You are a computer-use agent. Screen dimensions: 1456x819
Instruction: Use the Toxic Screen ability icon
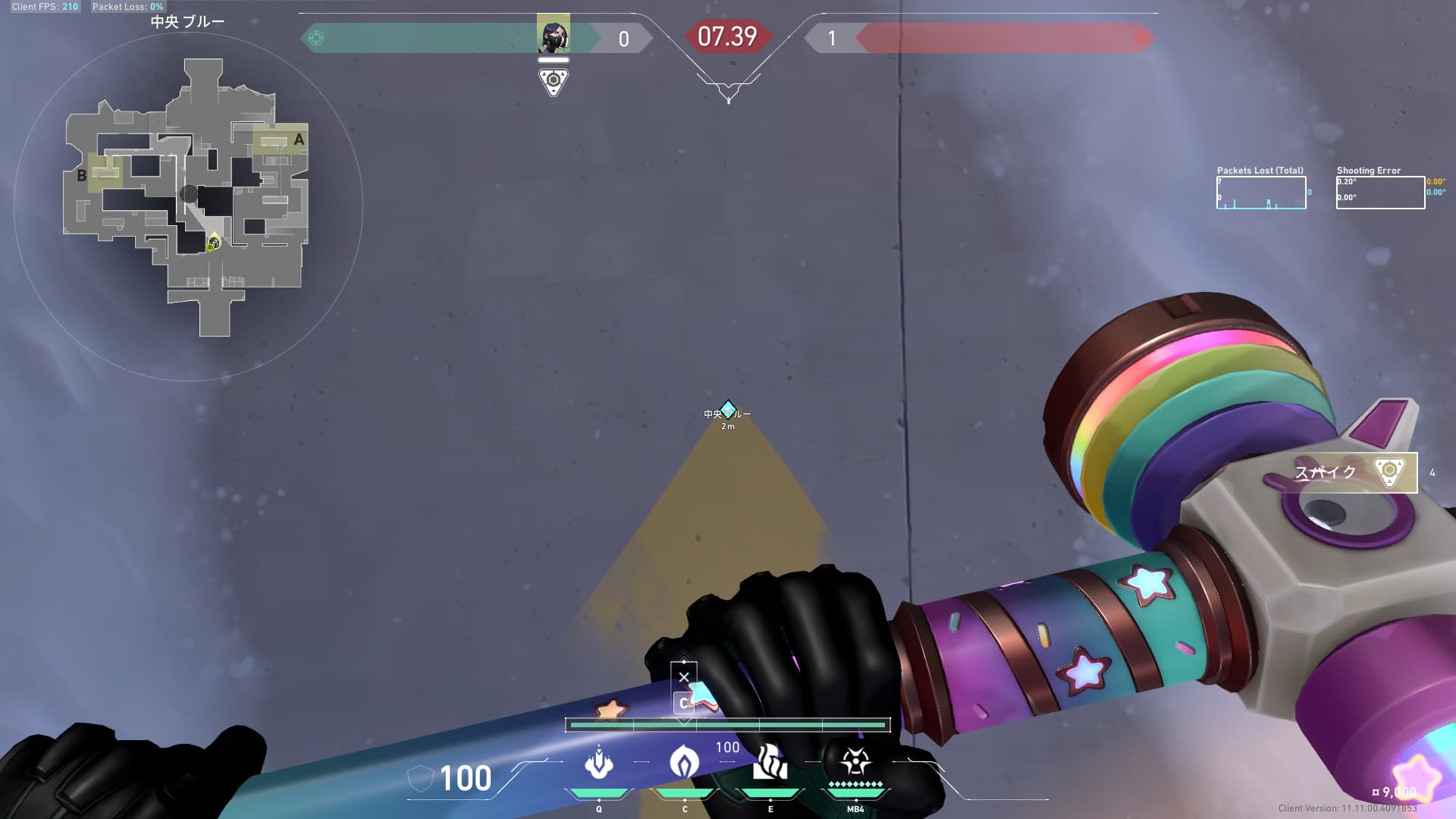click(770, 761)
